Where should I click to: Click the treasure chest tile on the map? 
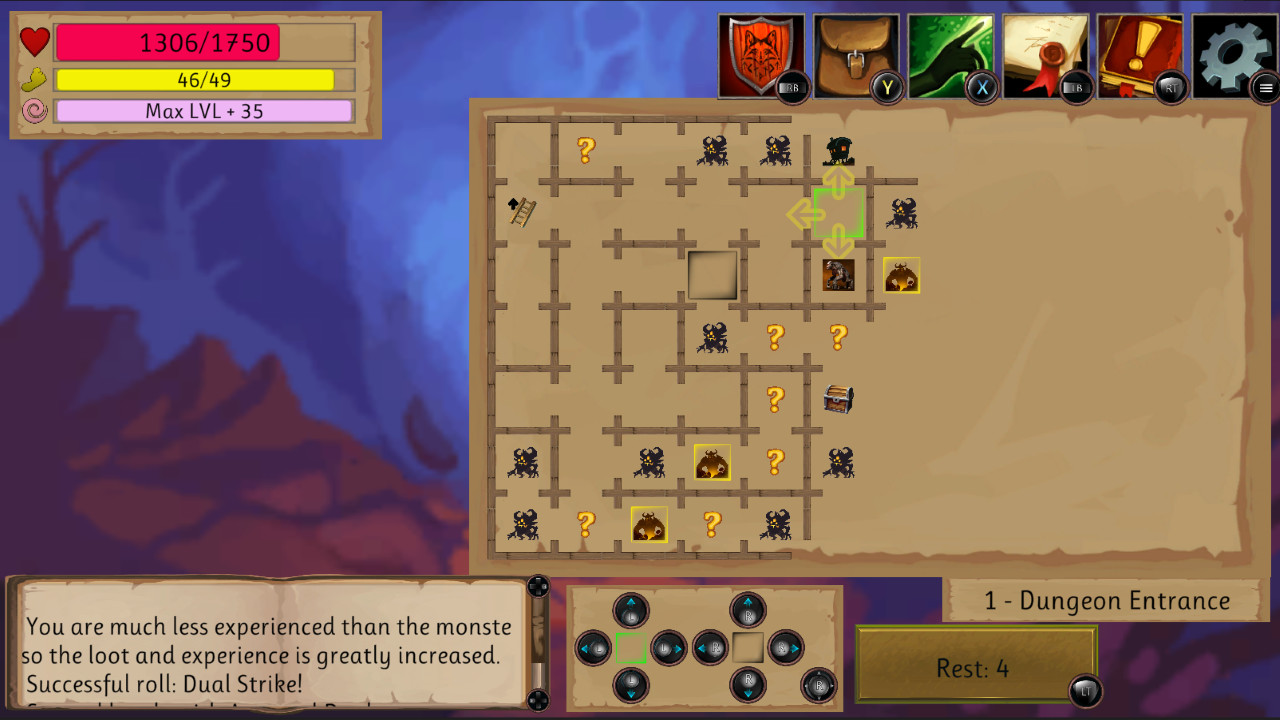click(x=839, y=400)
